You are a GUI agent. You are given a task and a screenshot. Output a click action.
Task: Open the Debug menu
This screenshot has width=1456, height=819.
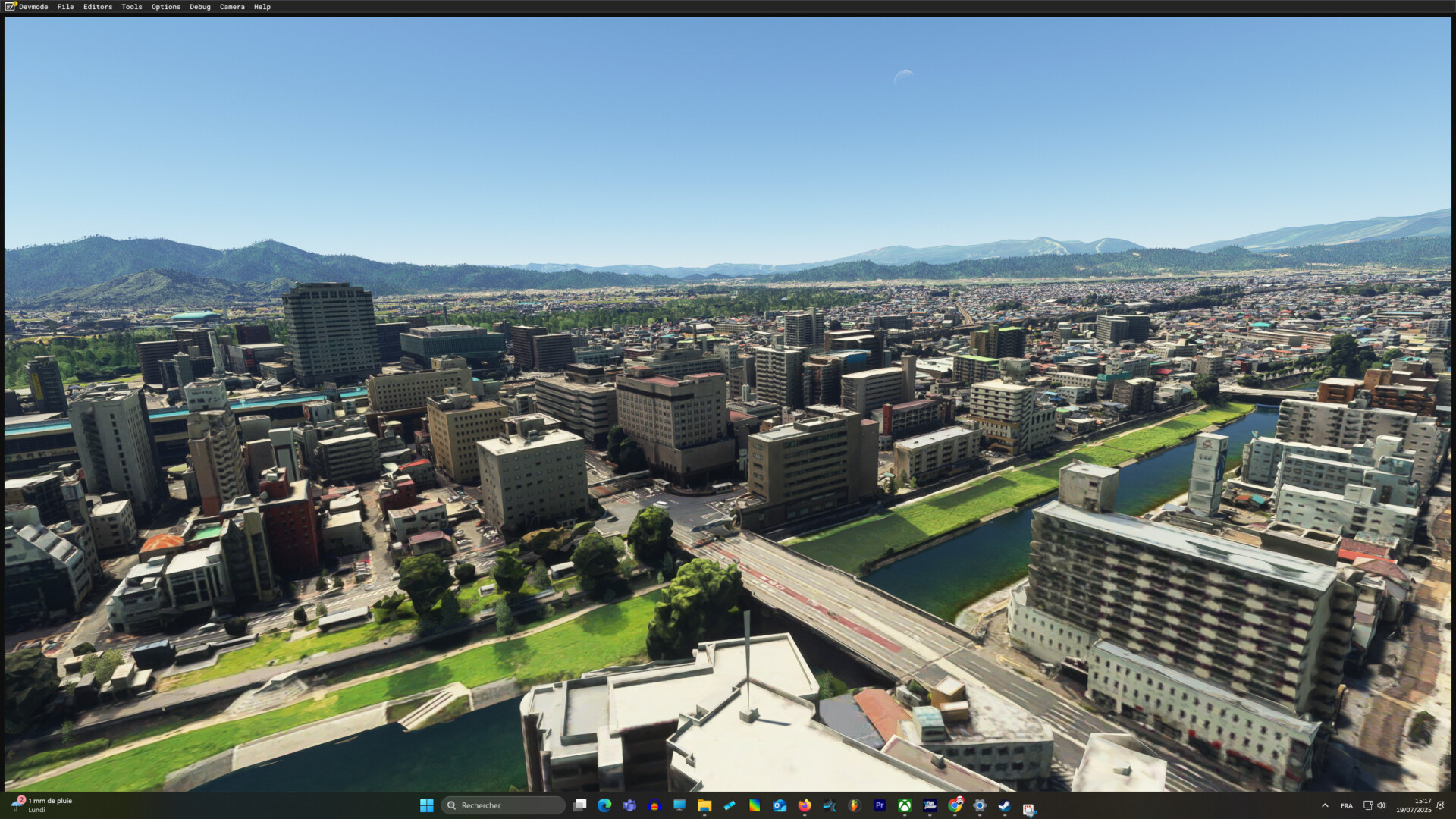[199, 7]
